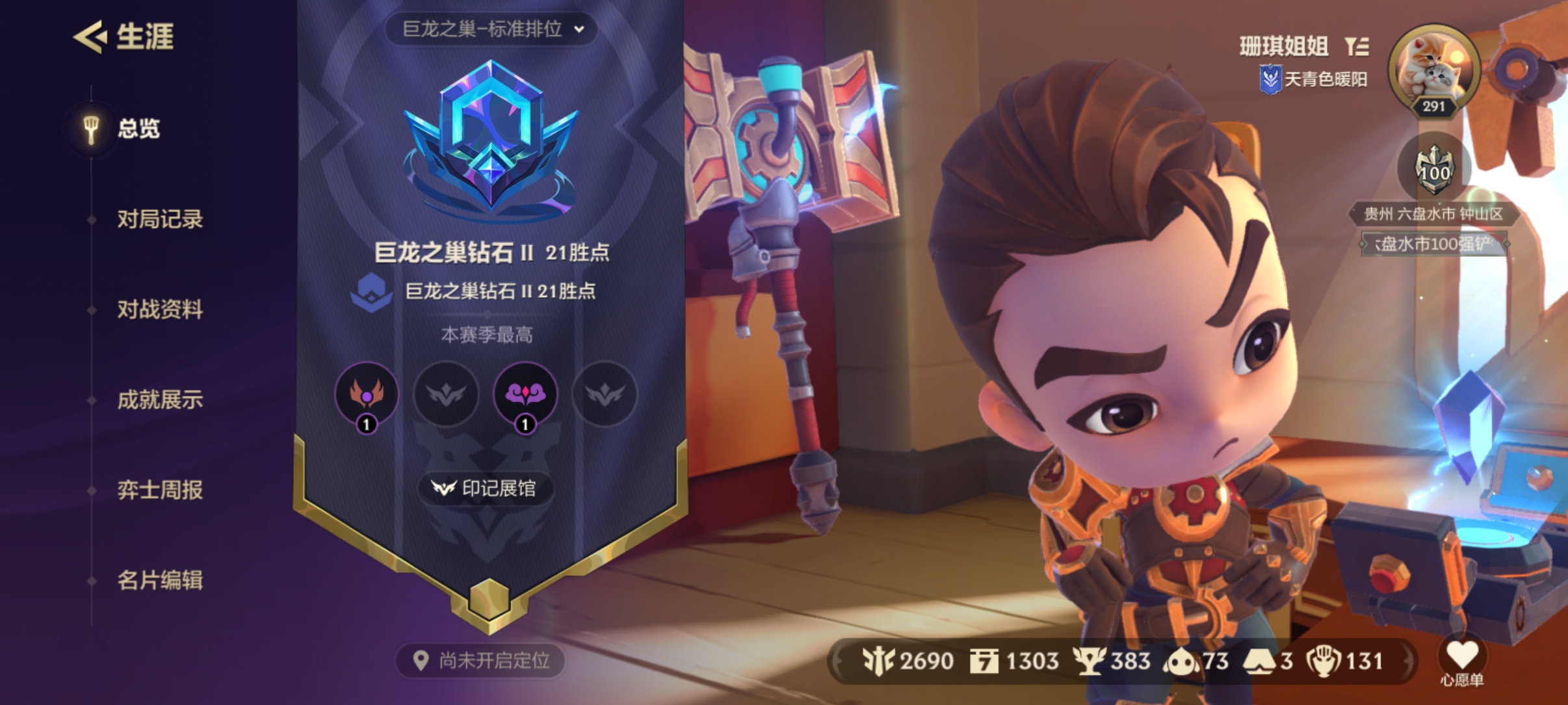Toggle the first orange mark badge showing 1
The width and height of the screenshot is (1568, 705).
coord(367,395)
